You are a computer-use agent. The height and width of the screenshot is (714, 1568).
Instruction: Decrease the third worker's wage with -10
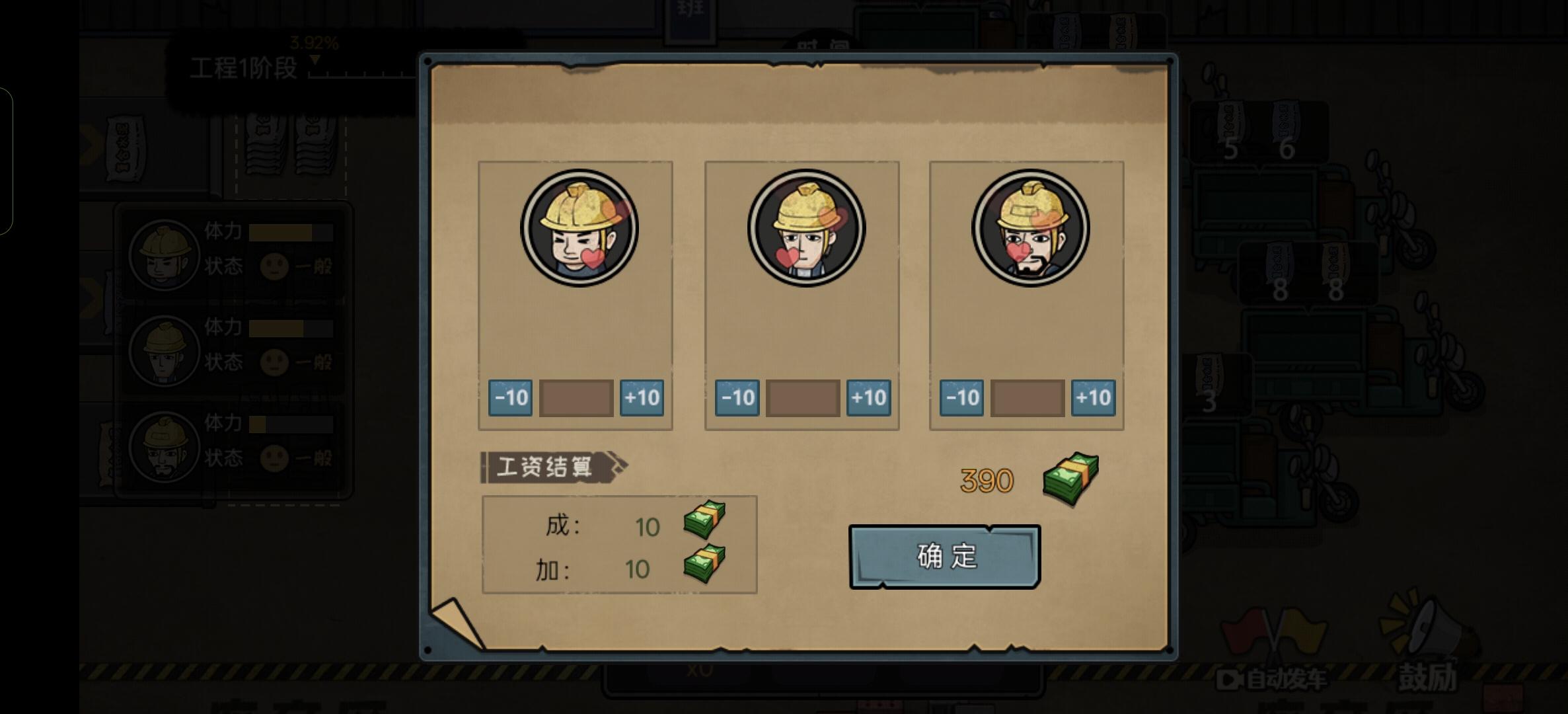pyautogui.click(x=961, y=397)
